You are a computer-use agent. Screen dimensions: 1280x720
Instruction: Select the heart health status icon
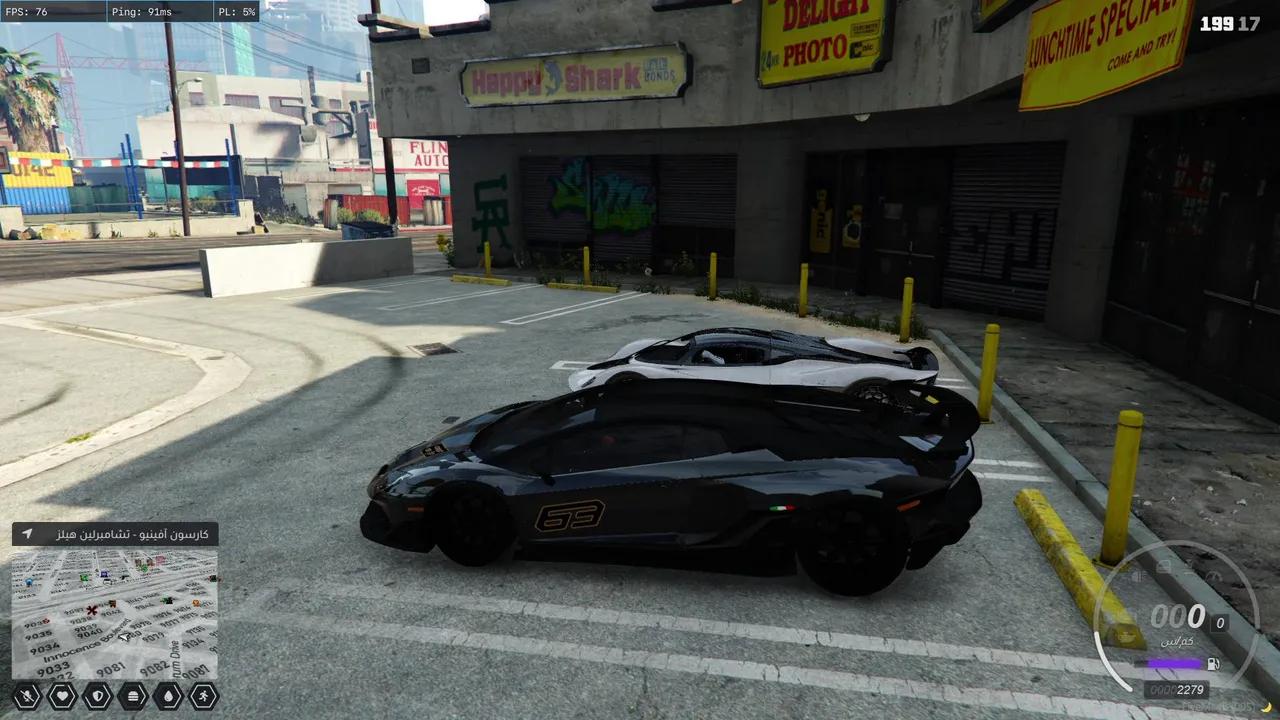(62, 696)
